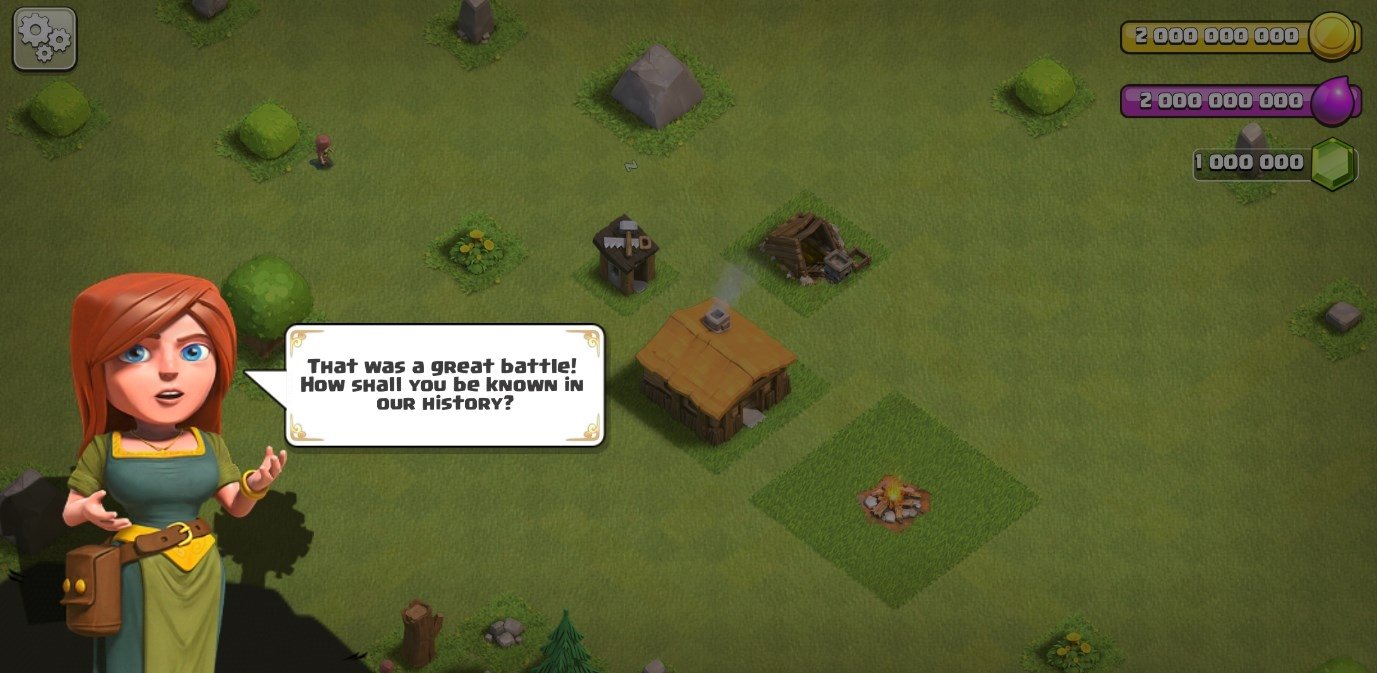Select the purple elixir drop icon
This screenshot has width=1377, height=673.
[1332, 101]
